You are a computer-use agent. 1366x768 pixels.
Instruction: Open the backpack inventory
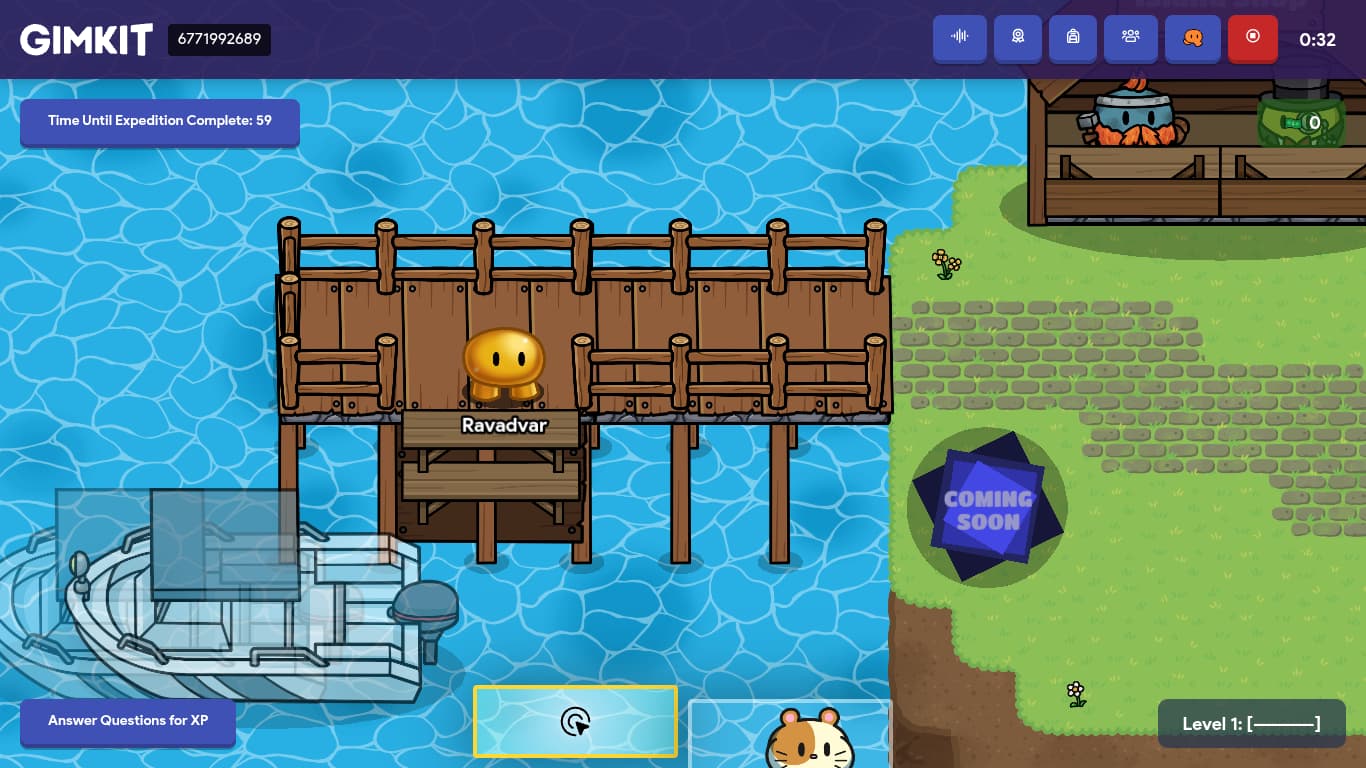point(1073,38)
